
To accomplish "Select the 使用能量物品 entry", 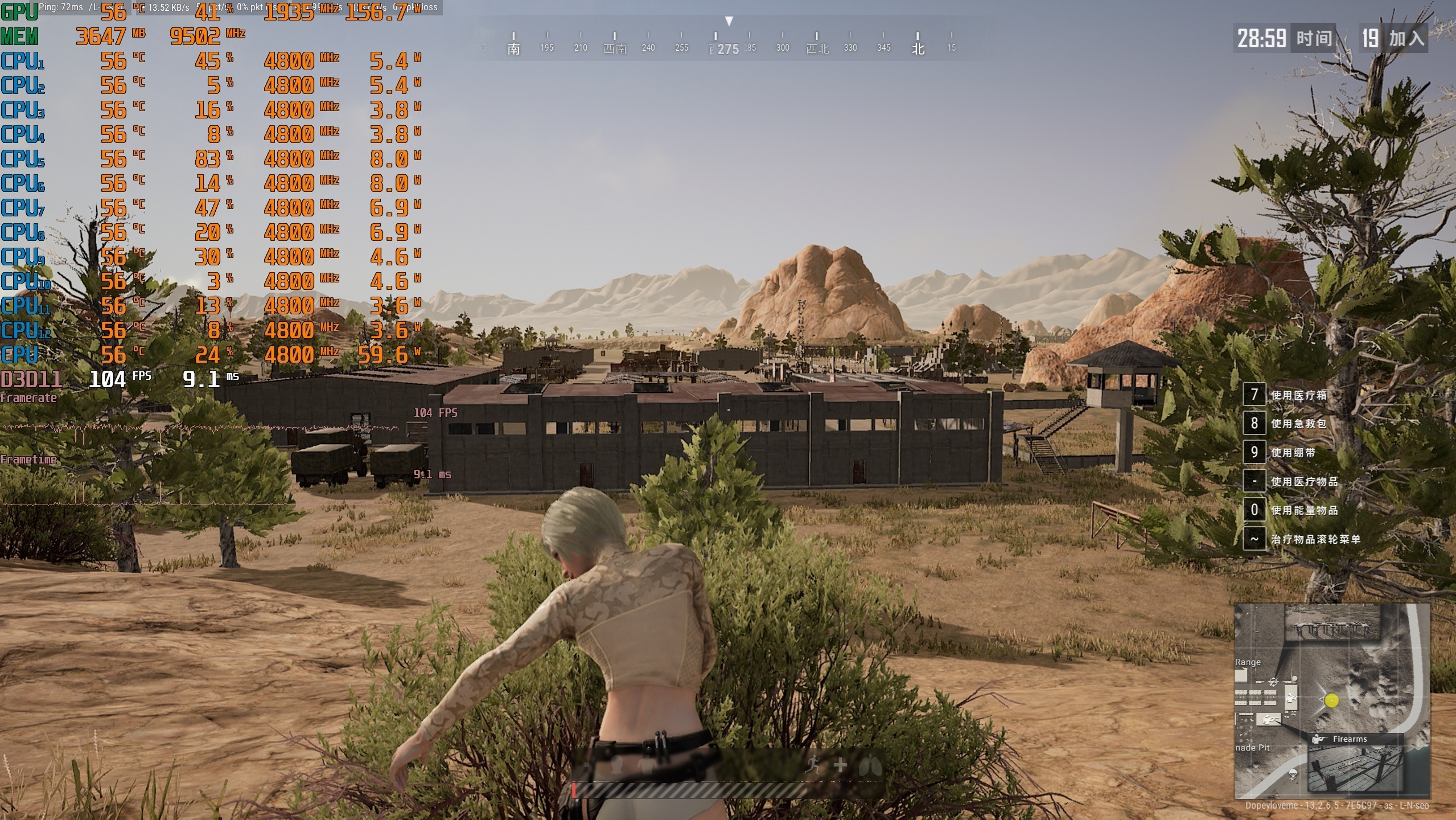I will point(1304,510).
